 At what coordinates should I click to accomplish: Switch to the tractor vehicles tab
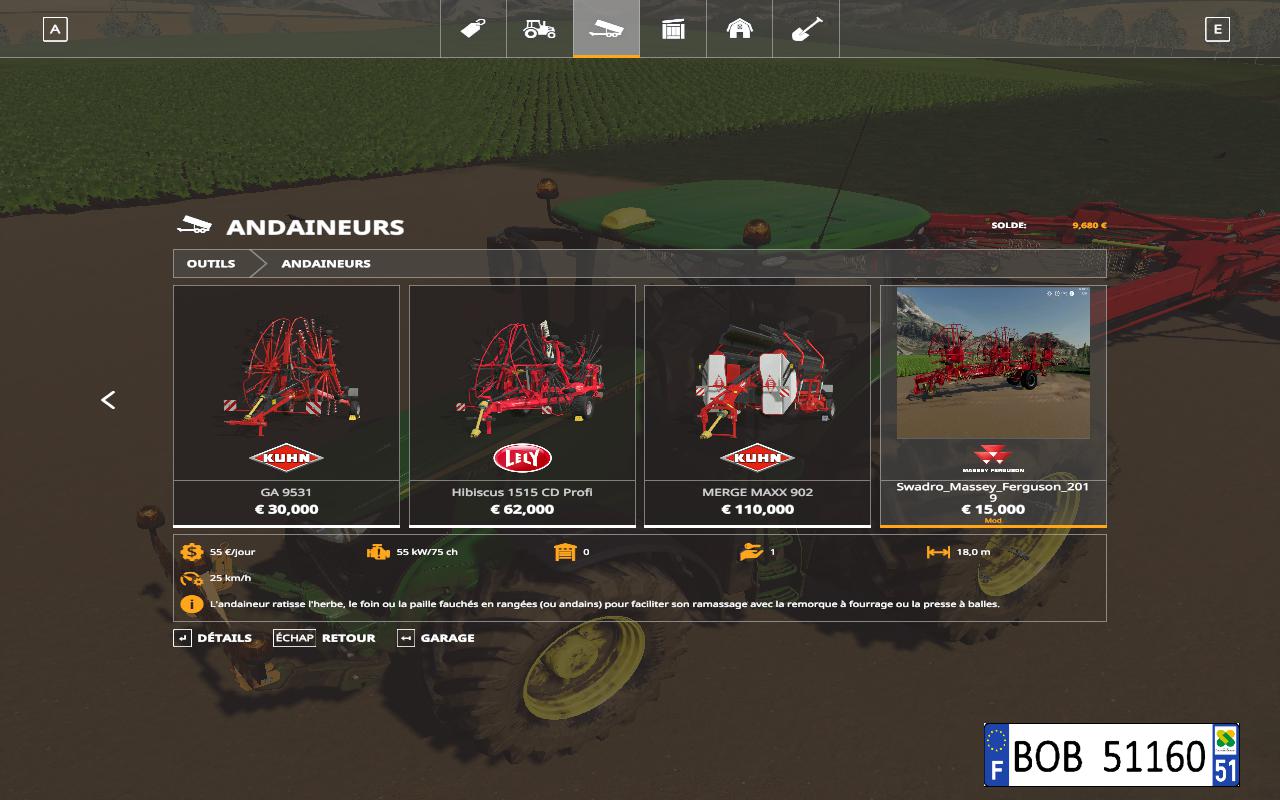(x=540, y=29)
